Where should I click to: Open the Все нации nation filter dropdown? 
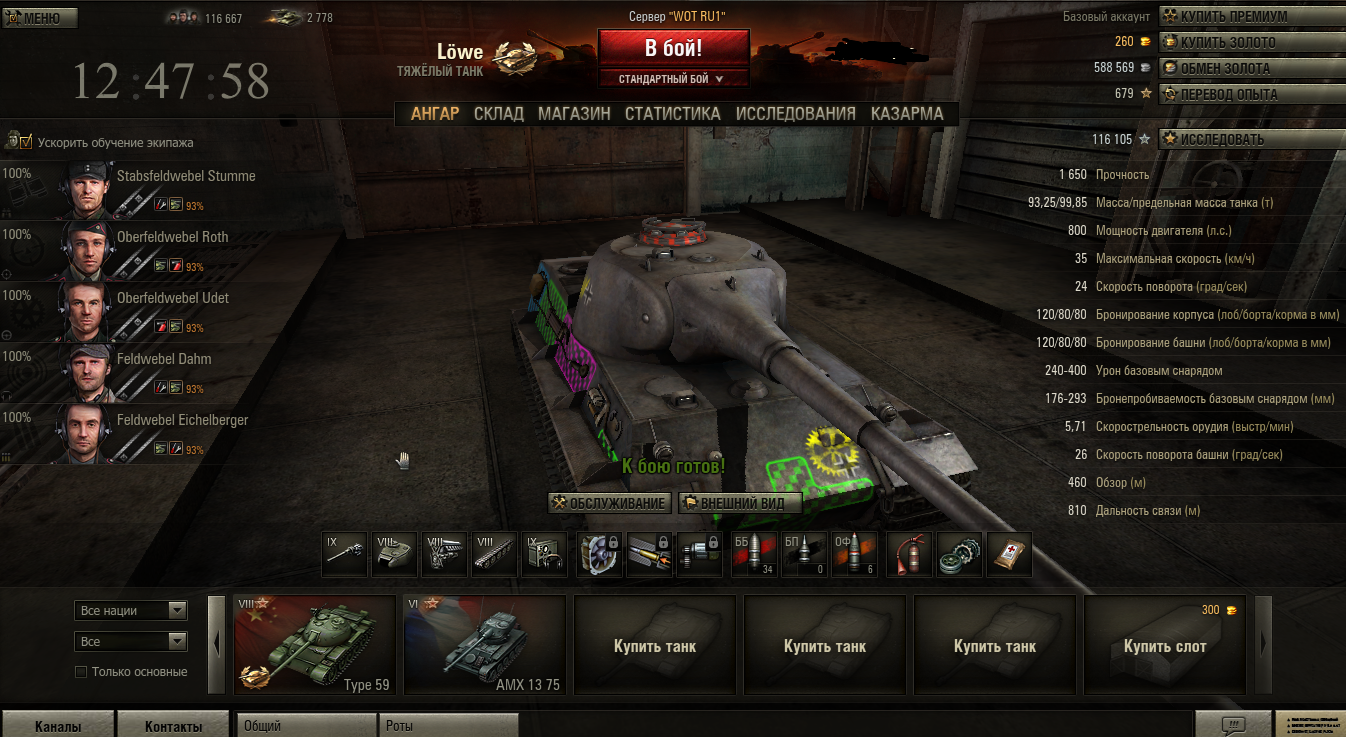[x=131, y=610]
